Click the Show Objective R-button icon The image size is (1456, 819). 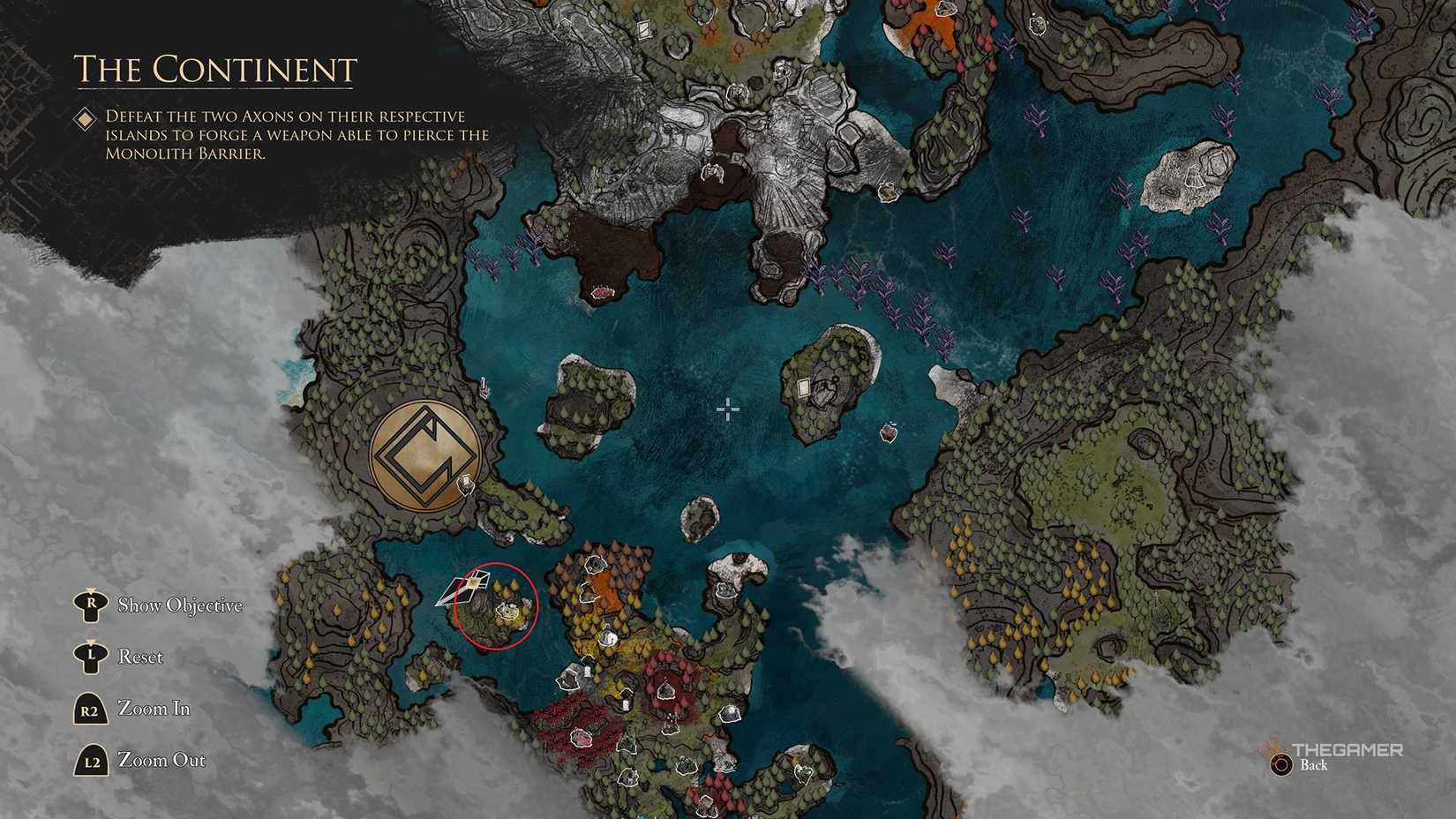(91, 605)
